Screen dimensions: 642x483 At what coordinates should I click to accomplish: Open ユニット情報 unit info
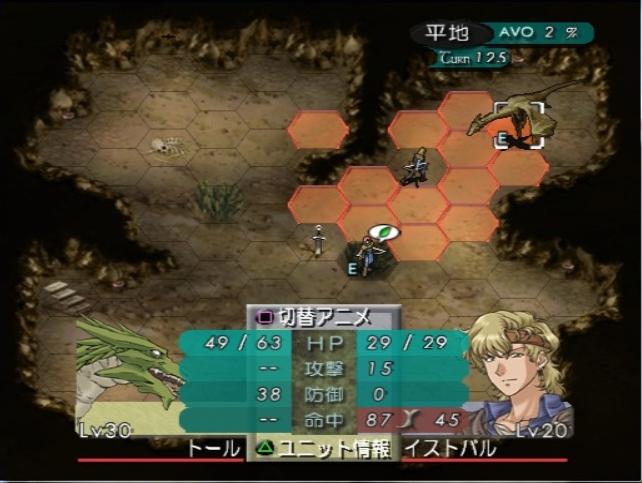[322, 449]
